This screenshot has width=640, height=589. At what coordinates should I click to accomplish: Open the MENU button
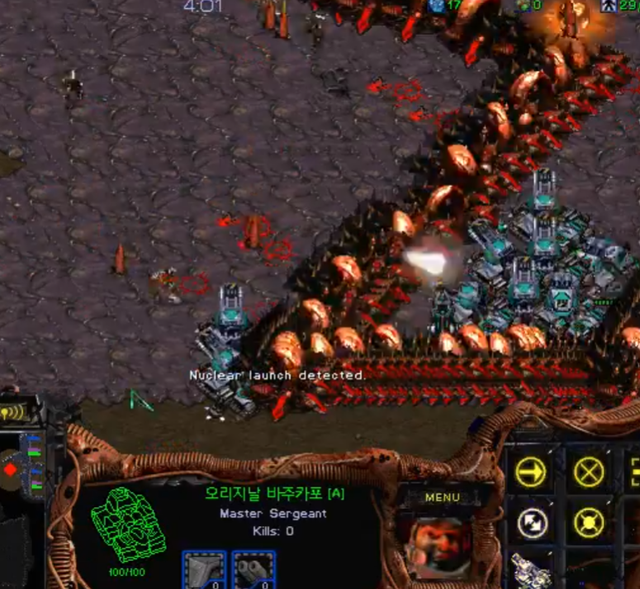(x=442, y=497)
